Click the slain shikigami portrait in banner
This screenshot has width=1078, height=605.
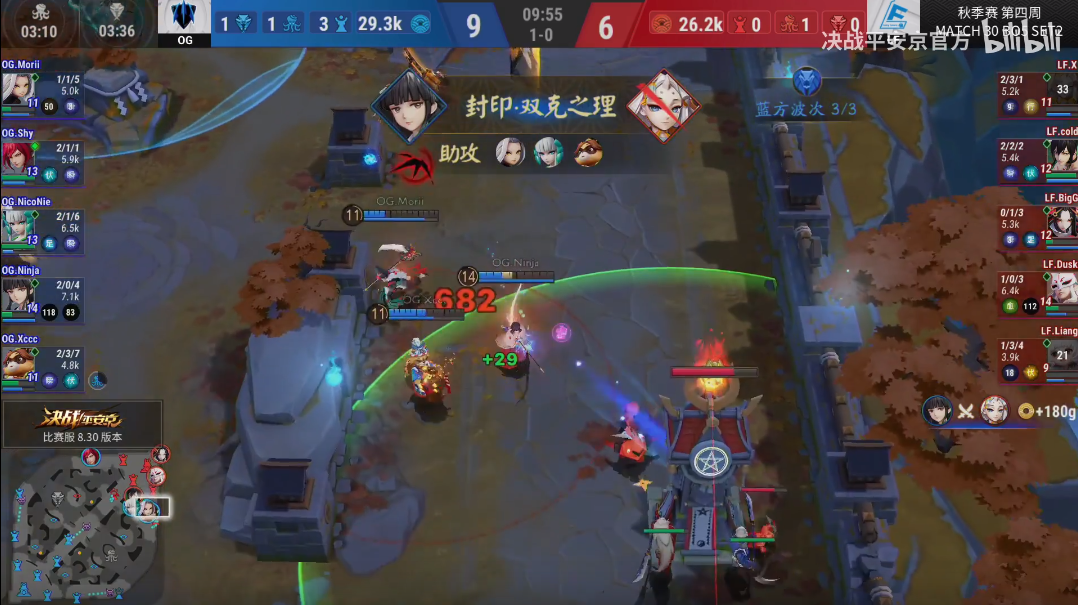[663, 106]
